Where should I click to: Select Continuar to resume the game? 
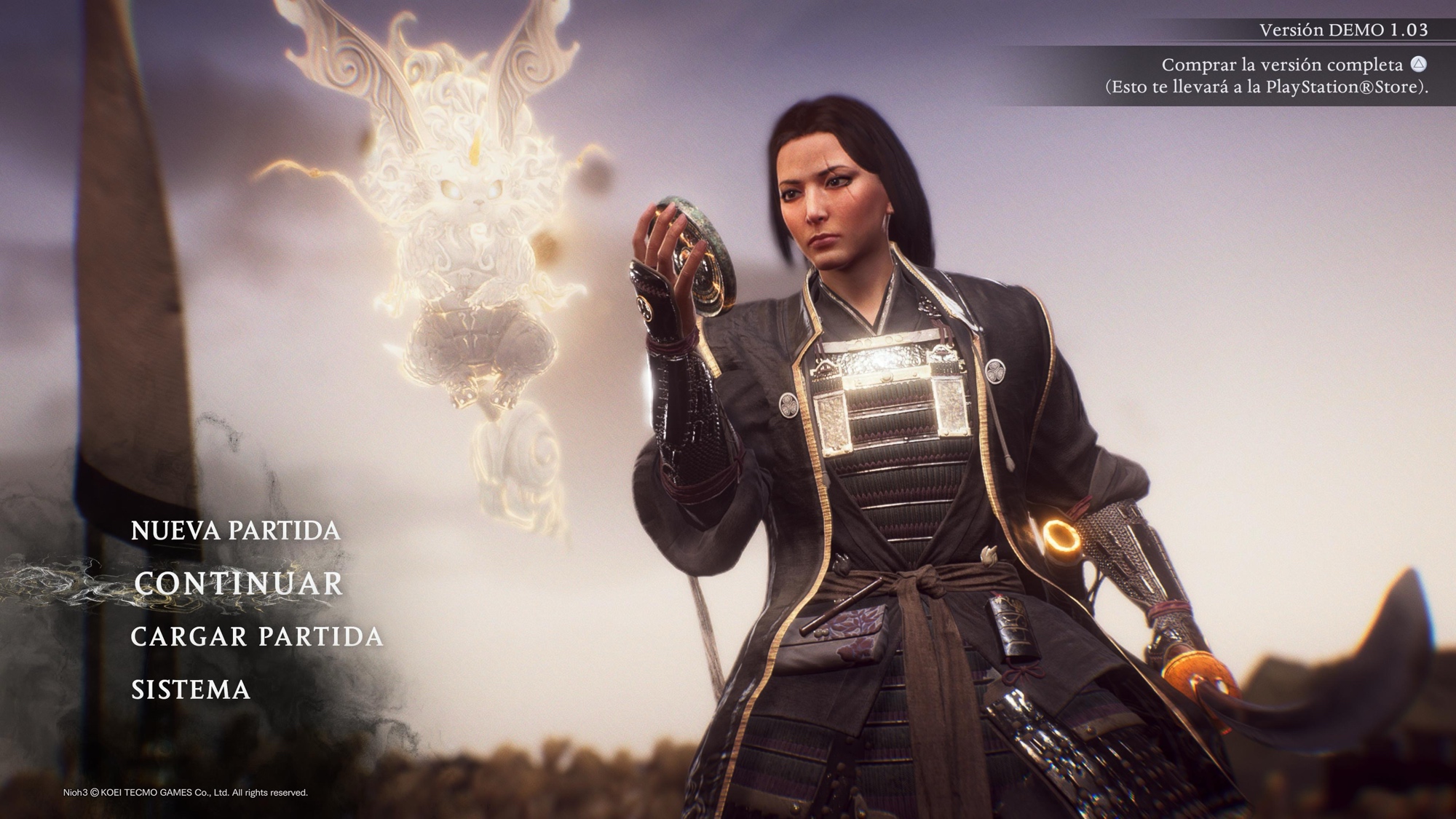[238, 584]
